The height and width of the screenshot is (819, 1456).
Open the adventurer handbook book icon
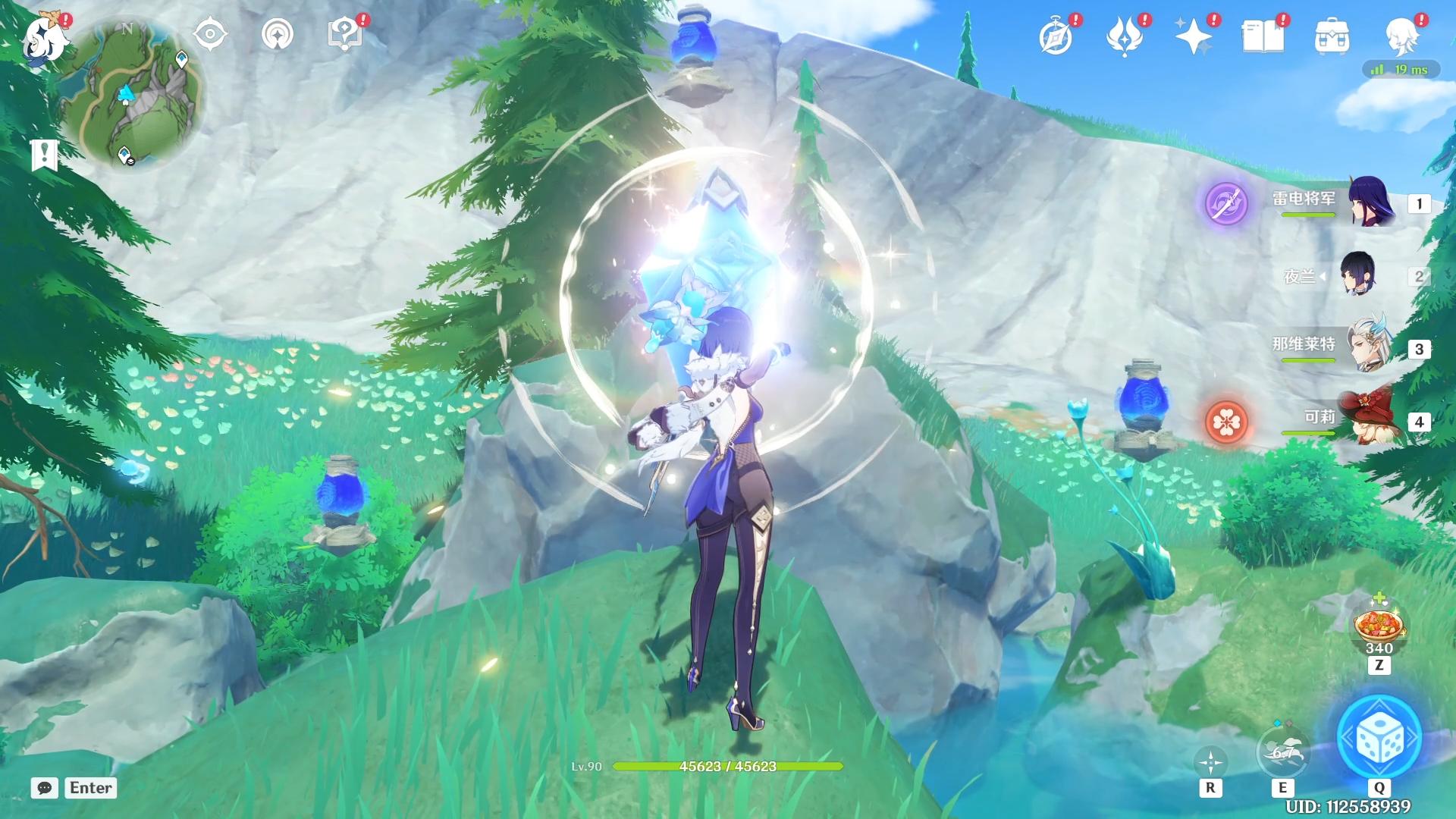point(1263,36)
